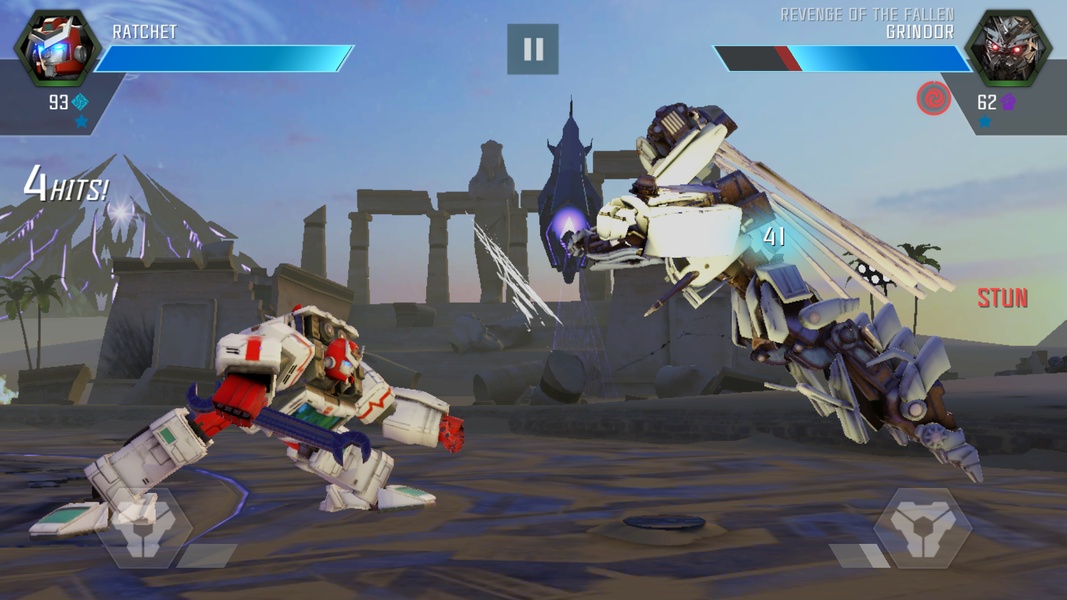Click Grindor's special meter hexagon icon
The height and width of the screenshot is (600, 1067).
tap(922, 527)
